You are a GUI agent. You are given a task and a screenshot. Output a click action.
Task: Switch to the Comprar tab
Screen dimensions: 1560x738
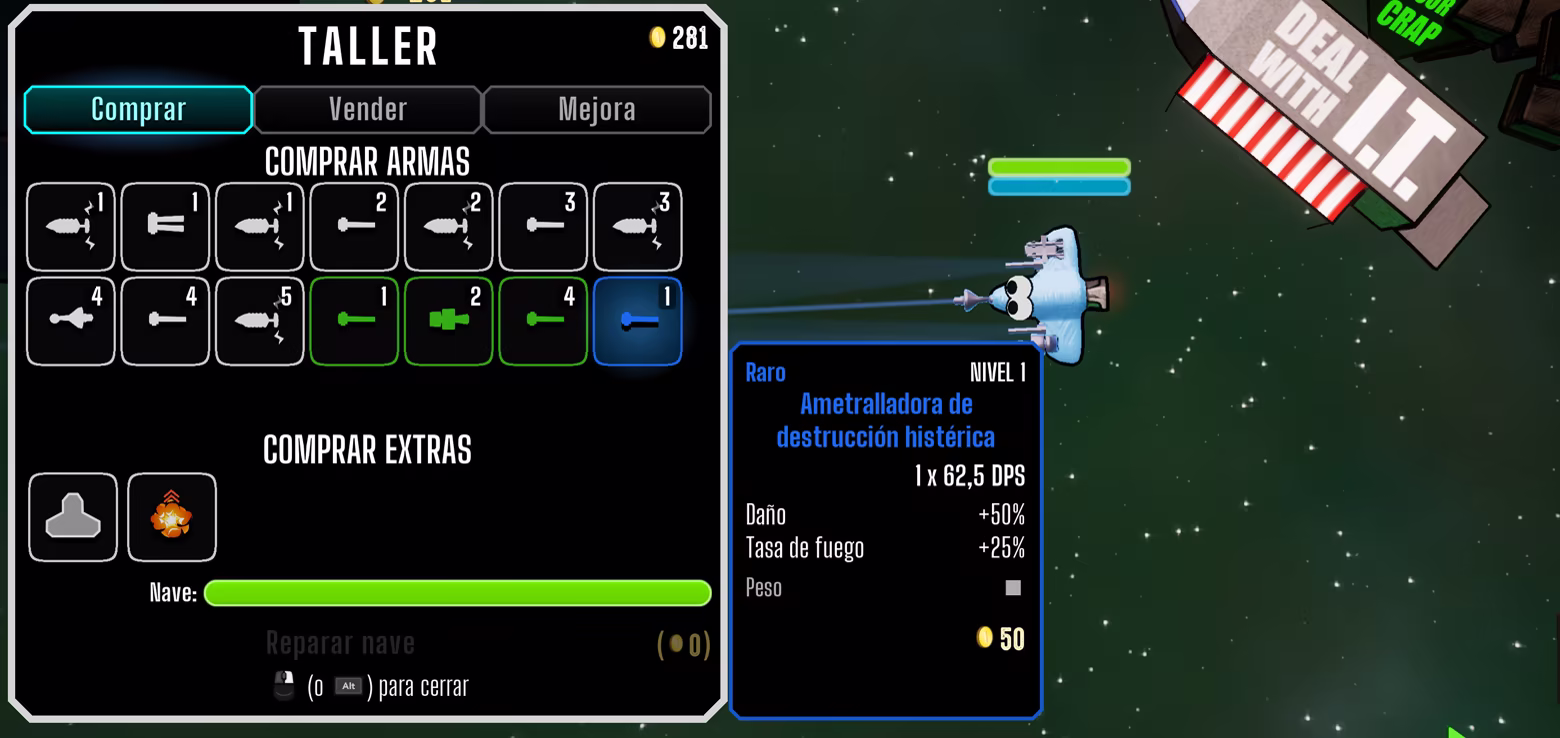click(138, 109)
